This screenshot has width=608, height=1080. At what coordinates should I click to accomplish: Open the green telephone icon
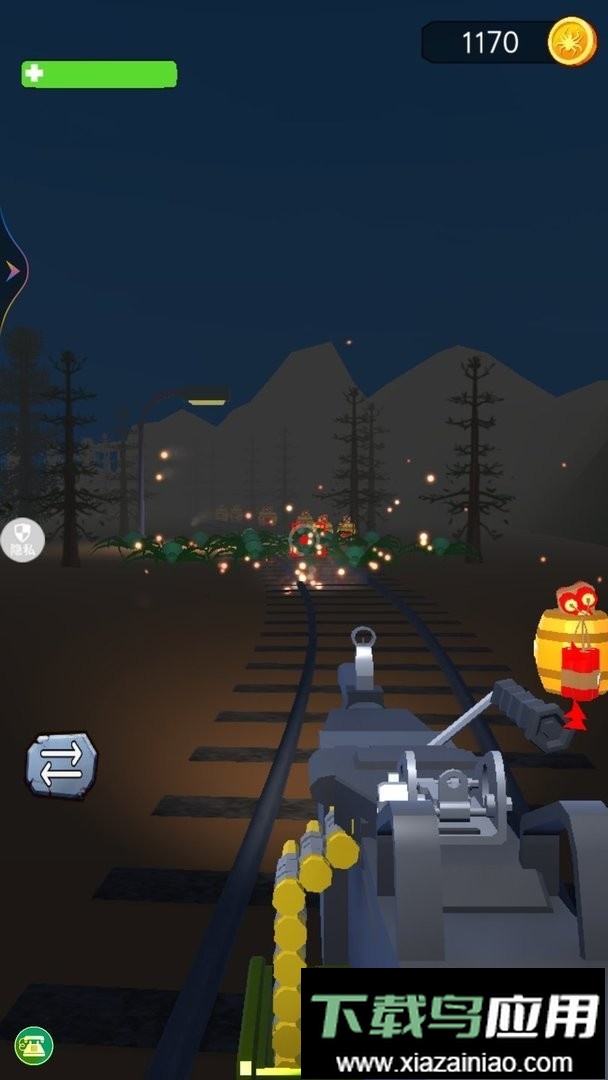click(x=33, y=1046)
